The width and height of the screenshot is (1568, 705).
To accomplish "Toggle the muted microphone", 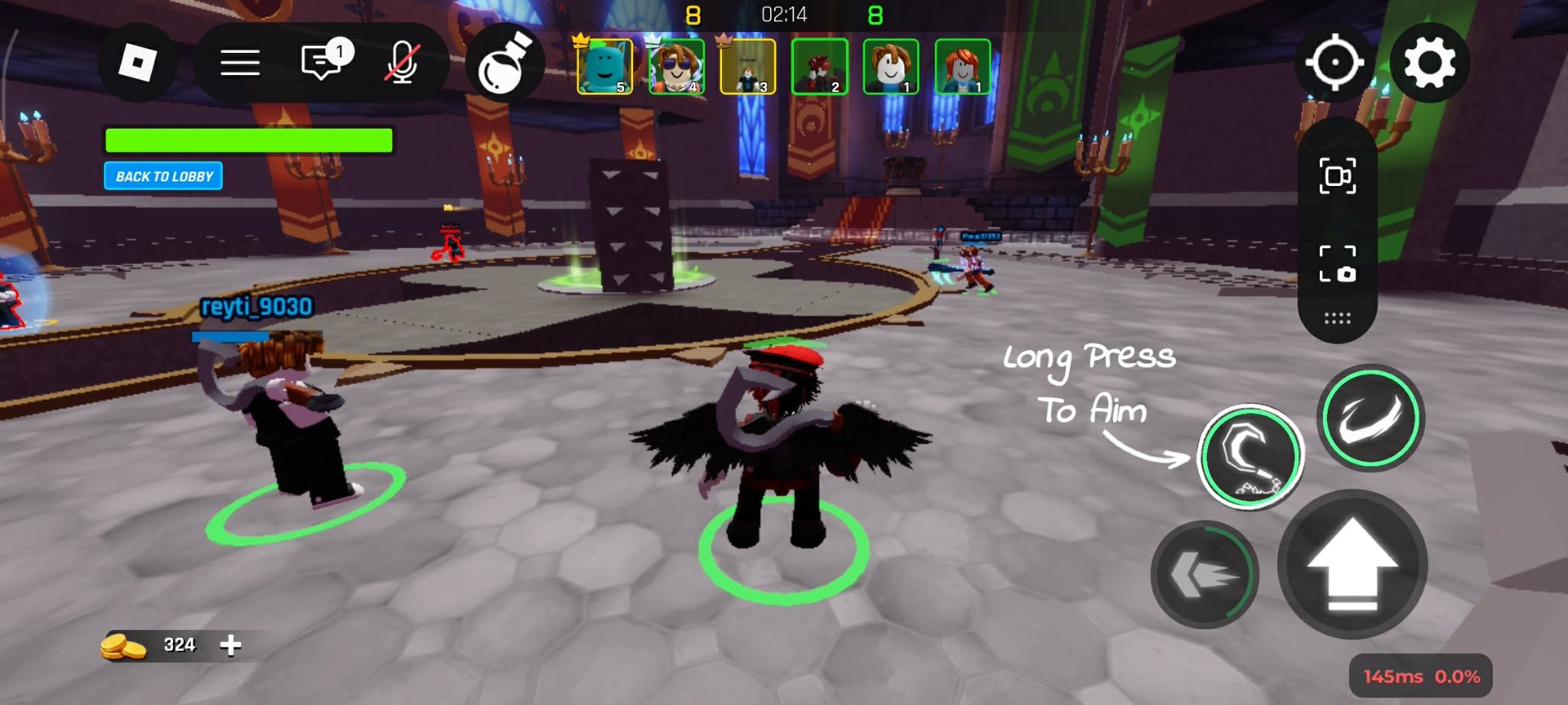I will [402, 63].
